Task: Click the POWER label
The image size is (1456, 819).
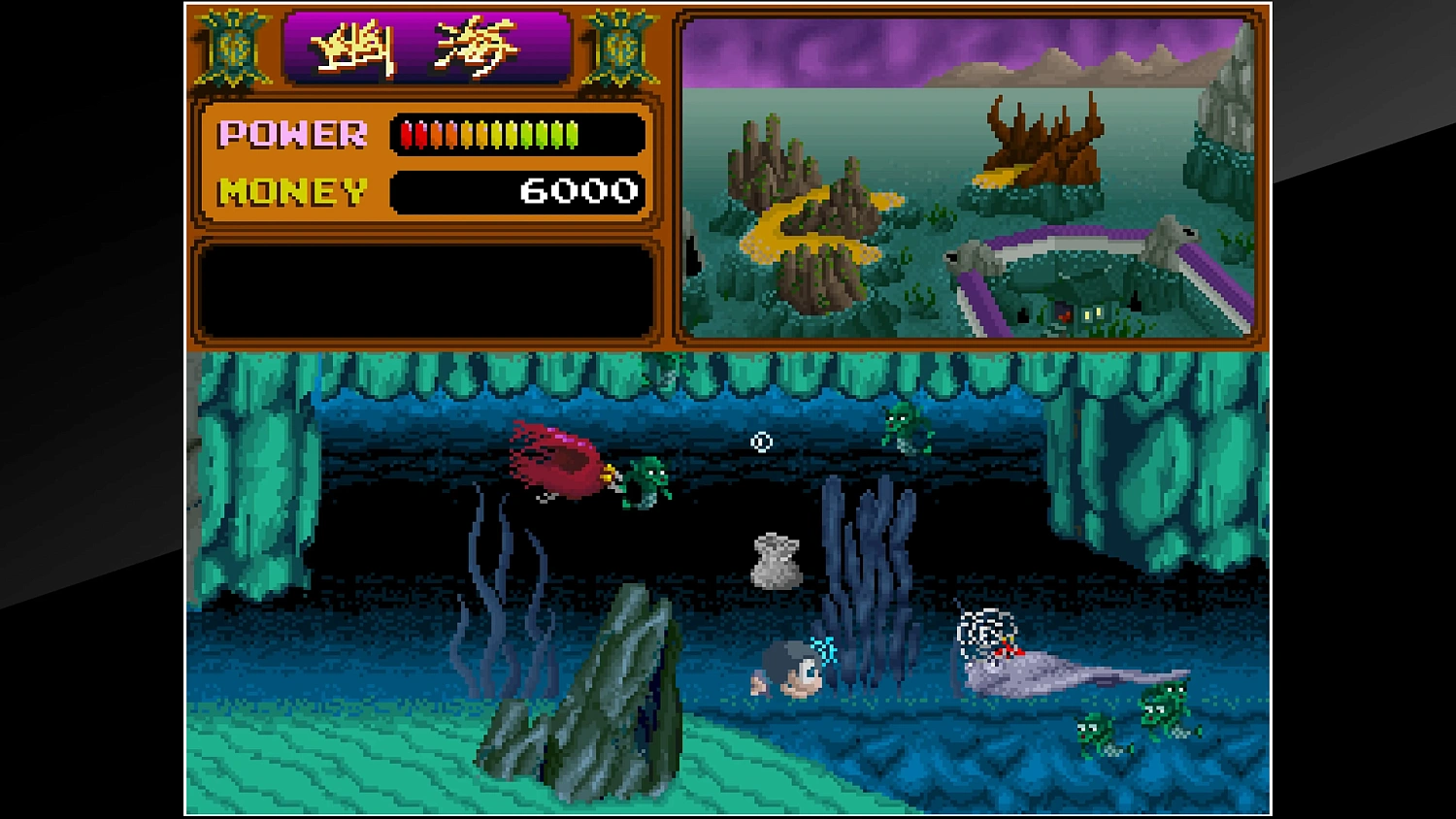Action: click(291, 134)
